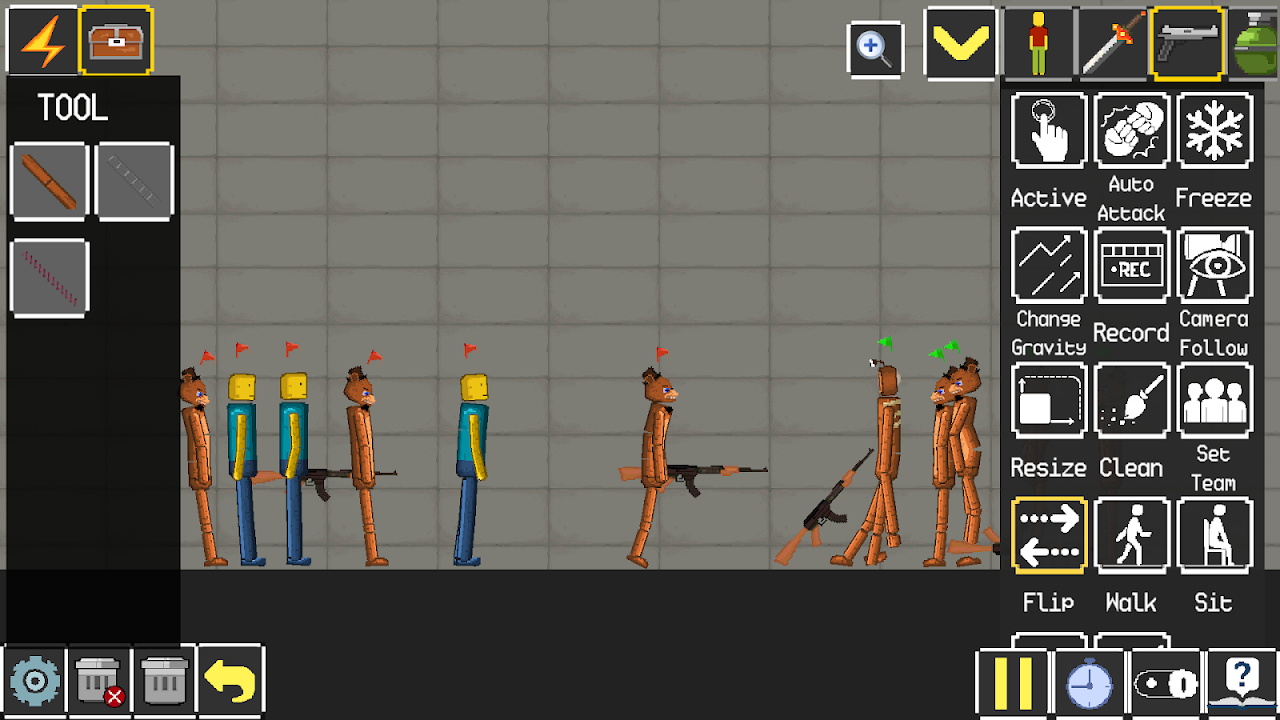1280x720 pixels.
Task: Zoom in with the magnifier tool
Action: 874,47
